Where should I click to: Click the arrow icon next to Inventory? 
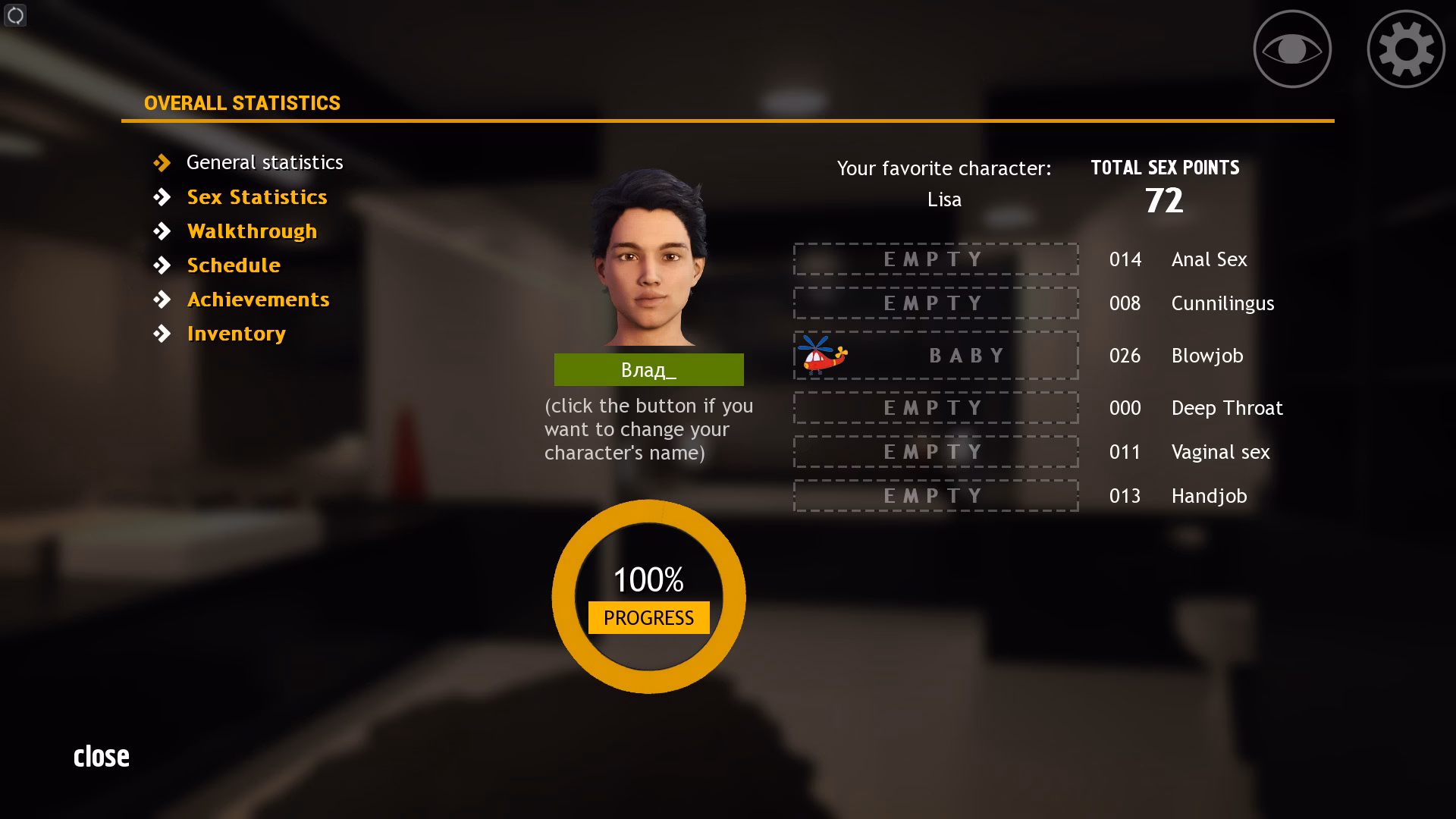163,332
